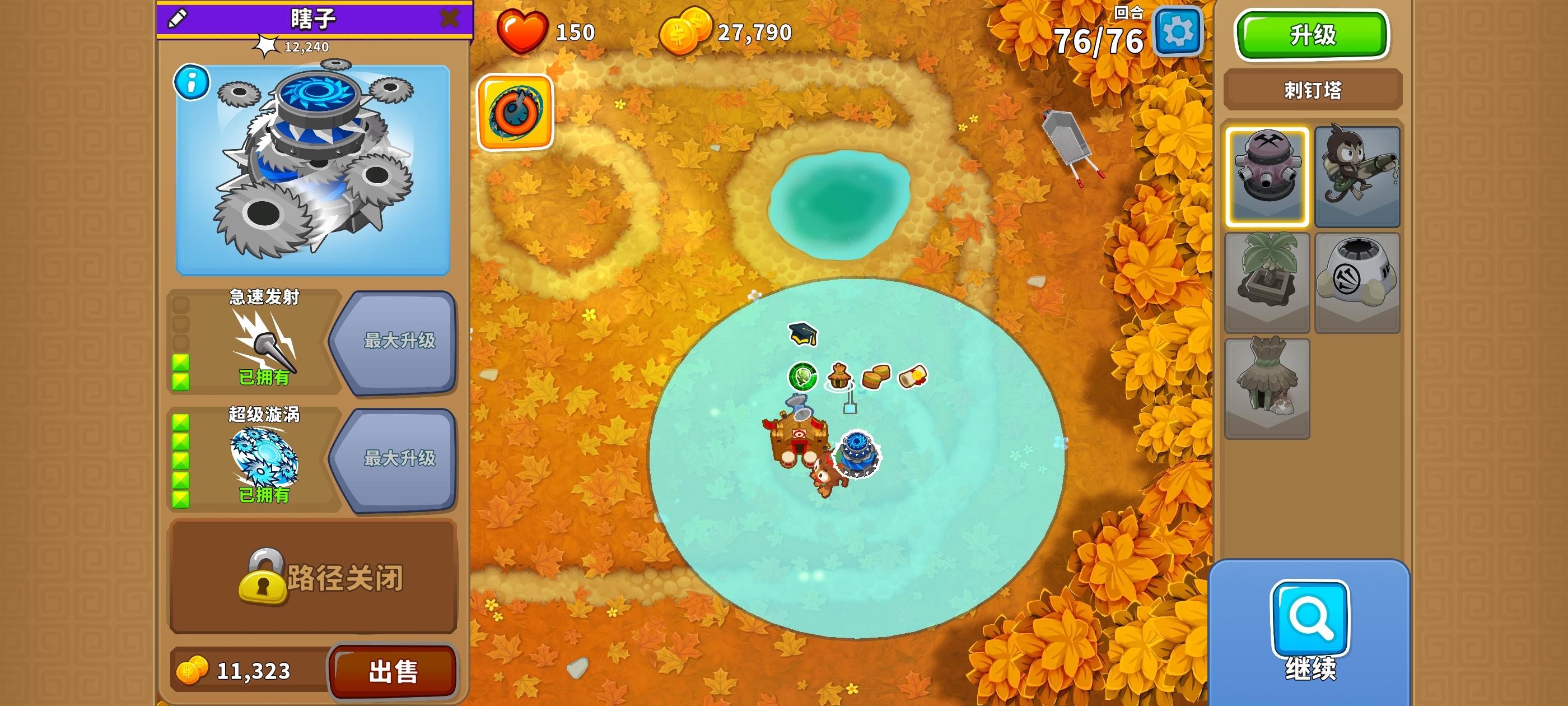Select the camo sniper monkey icon

[x=1357, y=175]
